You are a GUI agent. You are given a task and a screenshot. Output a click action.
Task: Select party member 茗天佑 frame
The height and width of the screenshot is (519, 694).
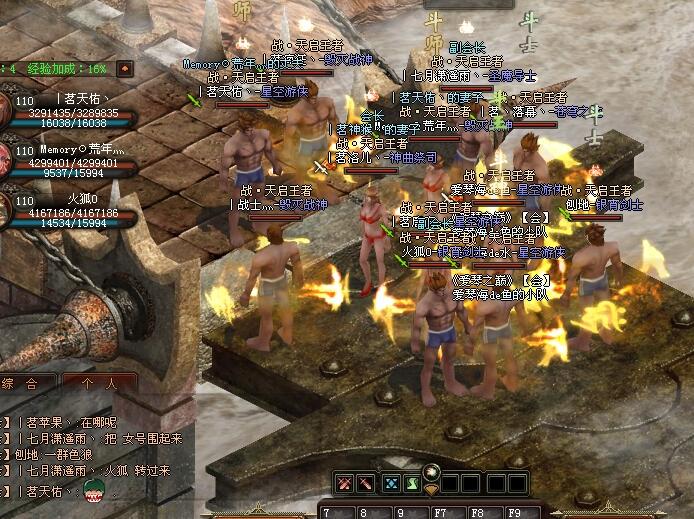[72, 112]
